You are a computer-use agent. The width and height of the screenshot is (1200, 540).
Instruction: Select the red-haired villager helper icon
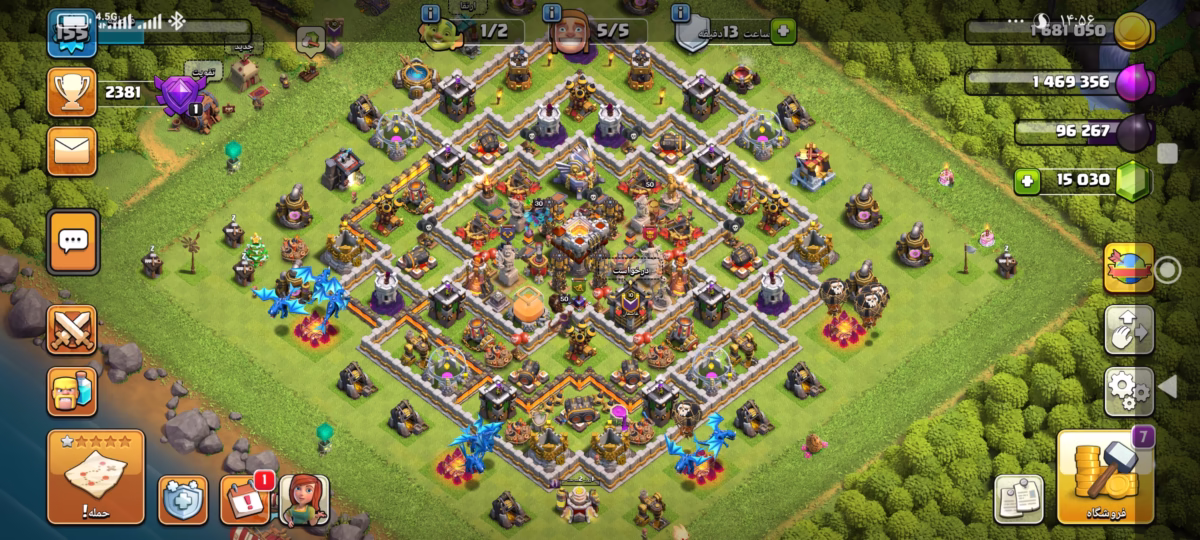[x=303, y=499]
